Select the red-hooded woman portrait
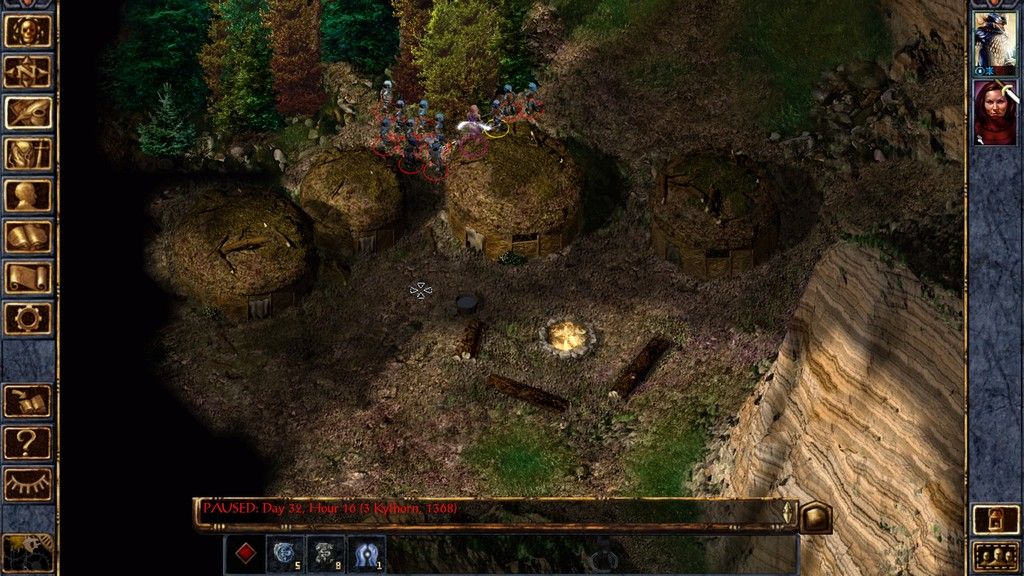 995,112
